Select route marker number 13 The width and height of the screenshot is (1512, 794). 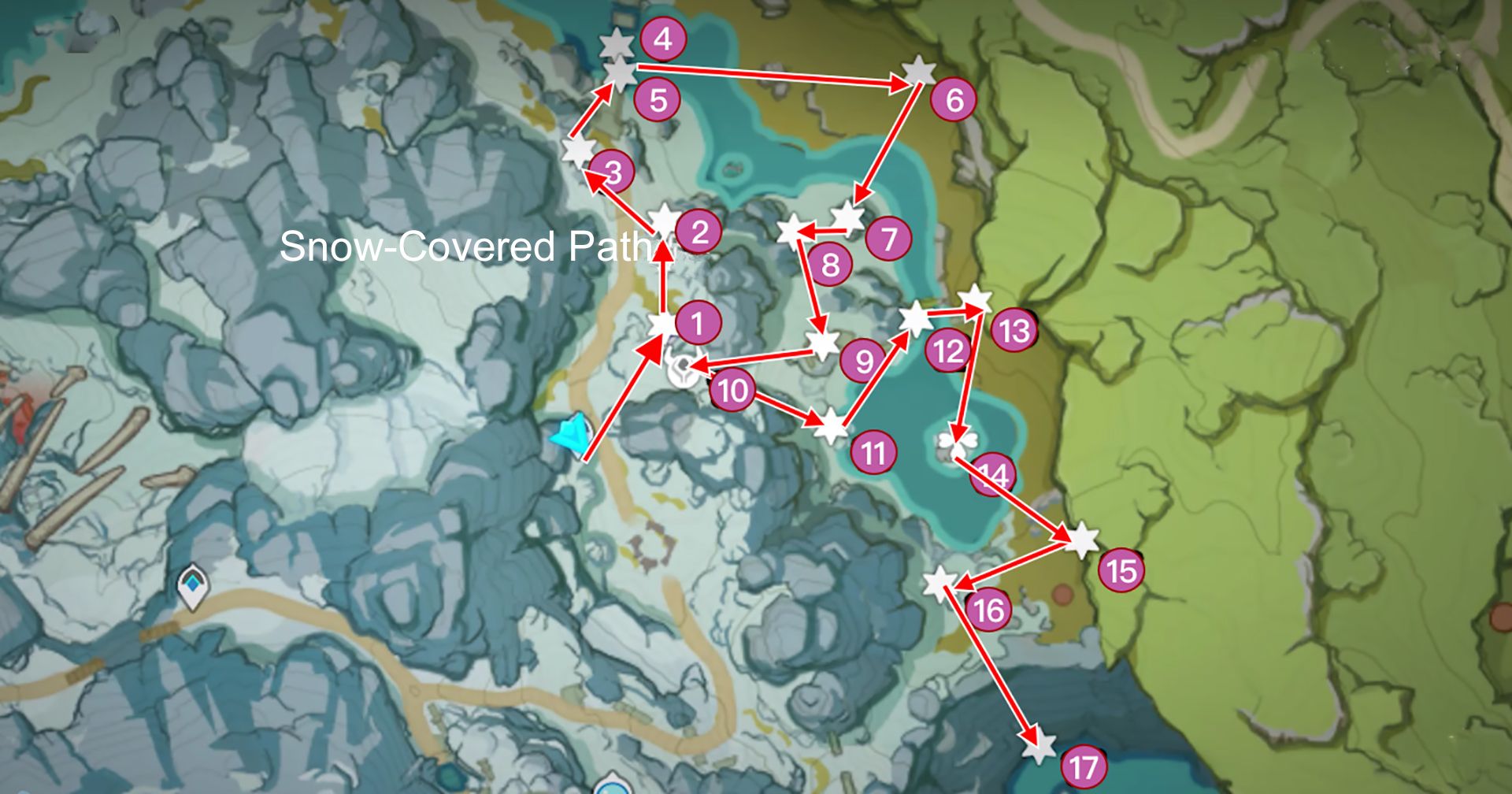[1014, 332]
